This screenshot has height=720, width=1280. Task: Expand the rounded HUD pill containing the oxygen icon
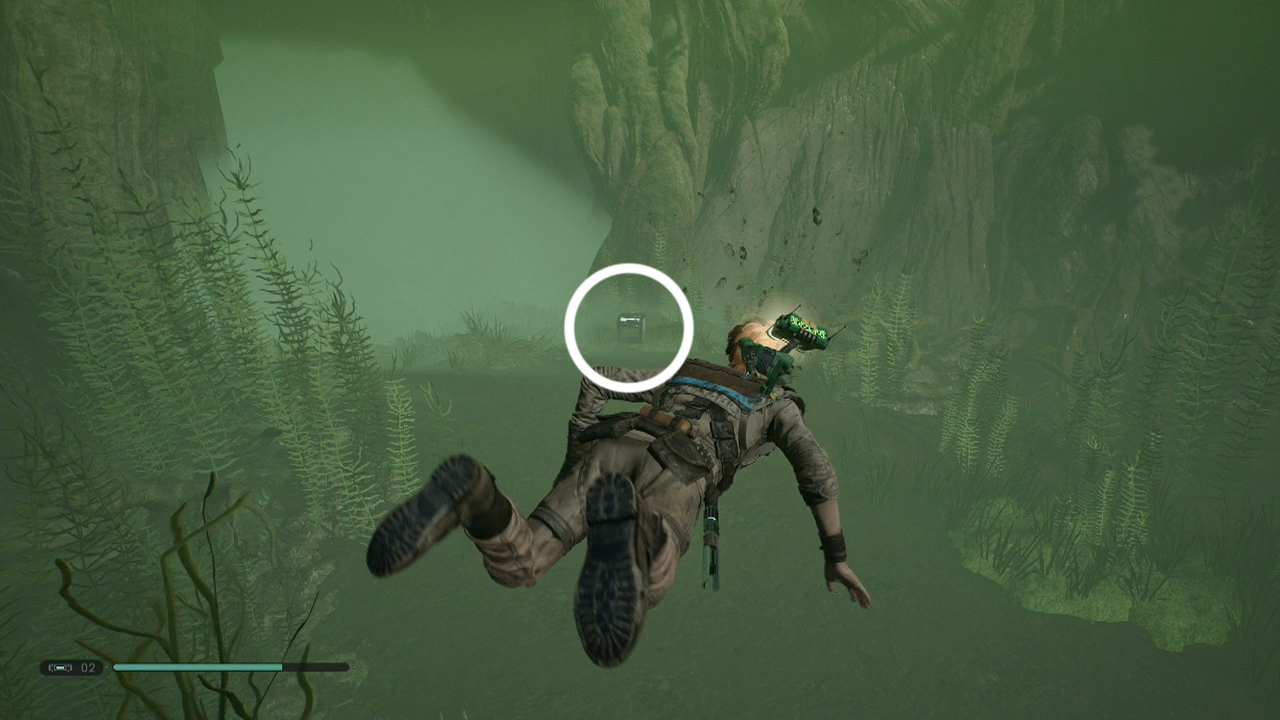(70, 667)
